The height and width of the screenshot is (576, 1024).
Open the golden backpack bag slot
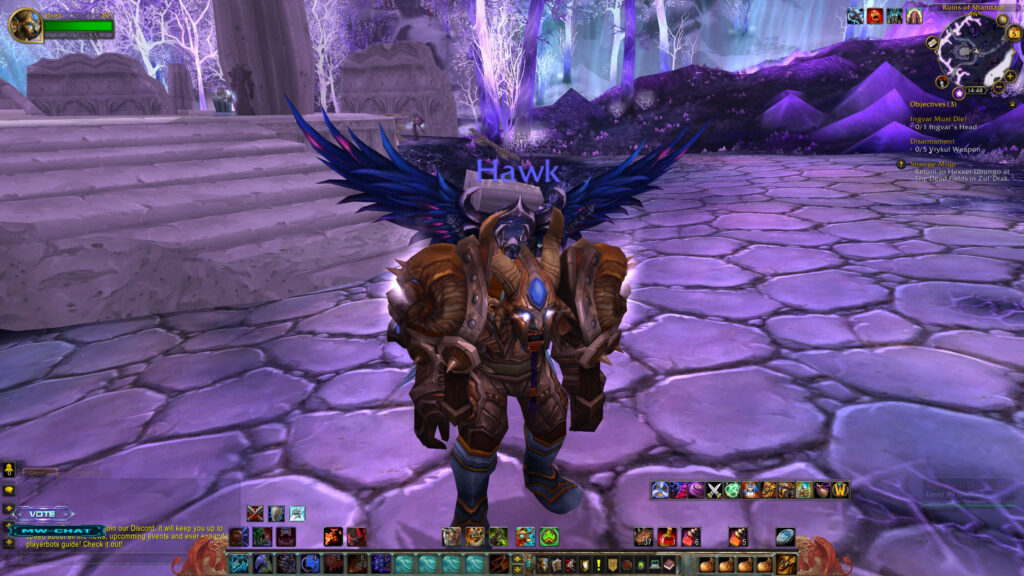click(787, 564)
